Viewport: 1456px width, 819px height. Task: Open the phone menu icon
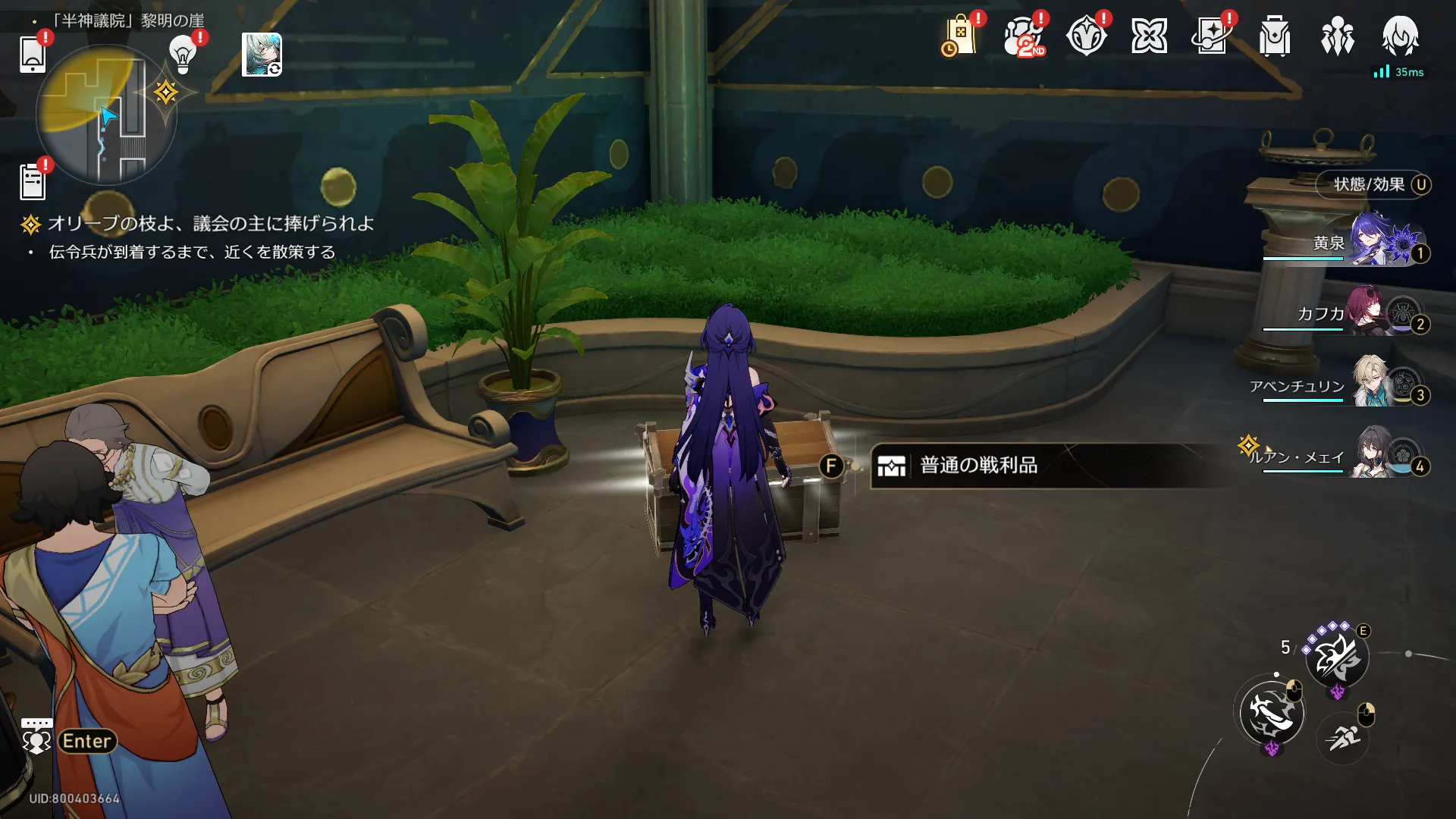coord(33,54)
